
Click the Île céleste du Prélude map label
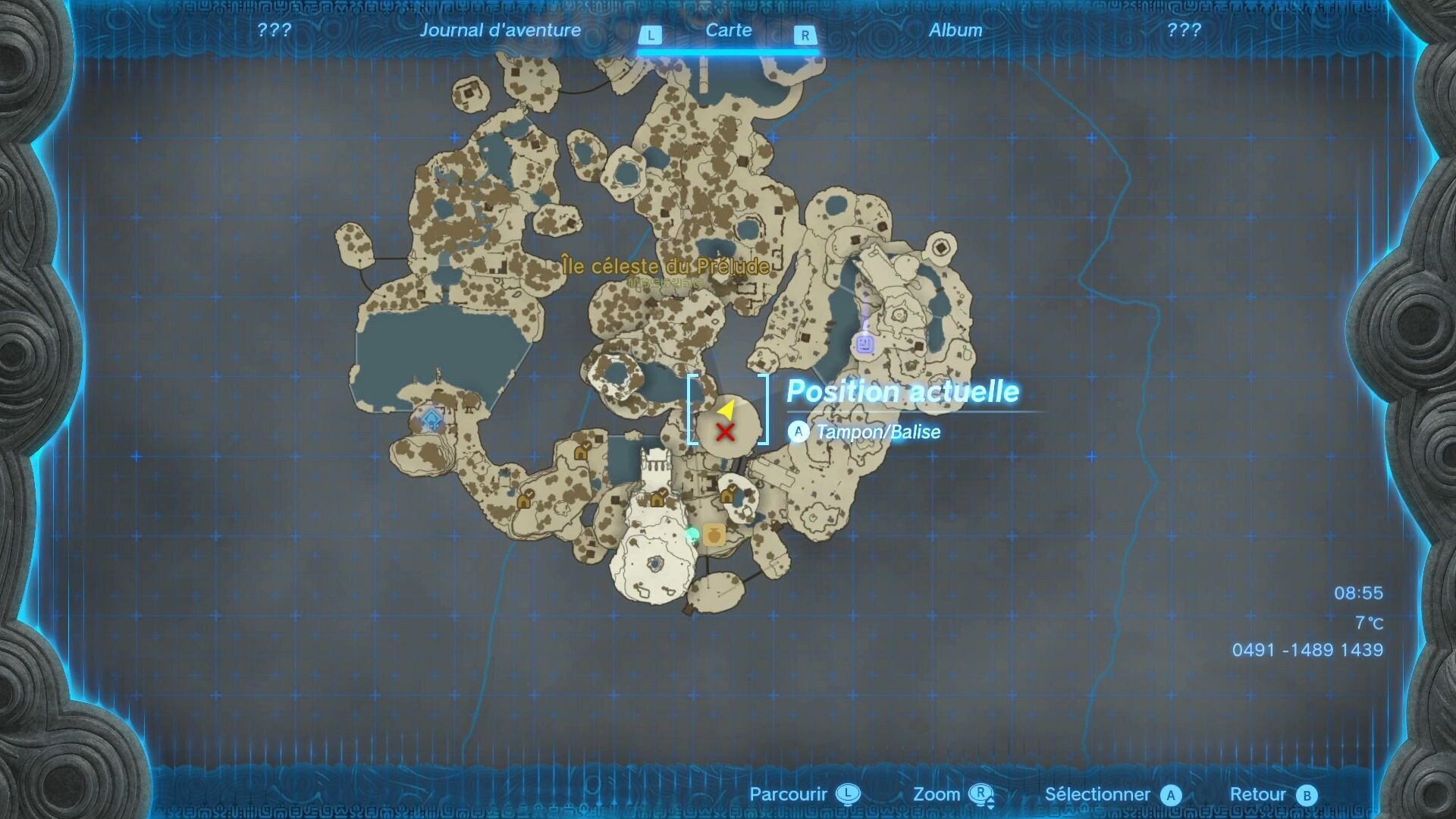point(666,266)
